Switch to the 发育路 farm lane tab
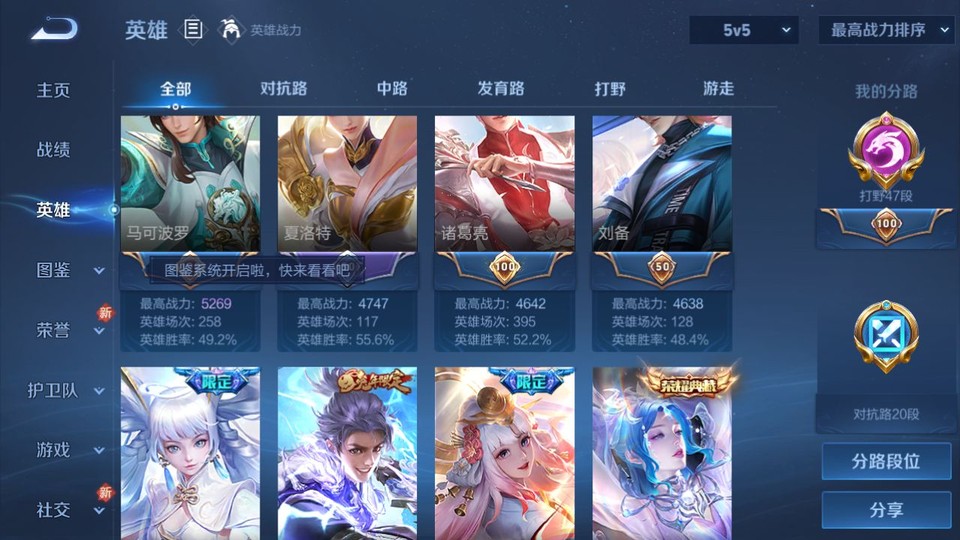 click(501, 88)
